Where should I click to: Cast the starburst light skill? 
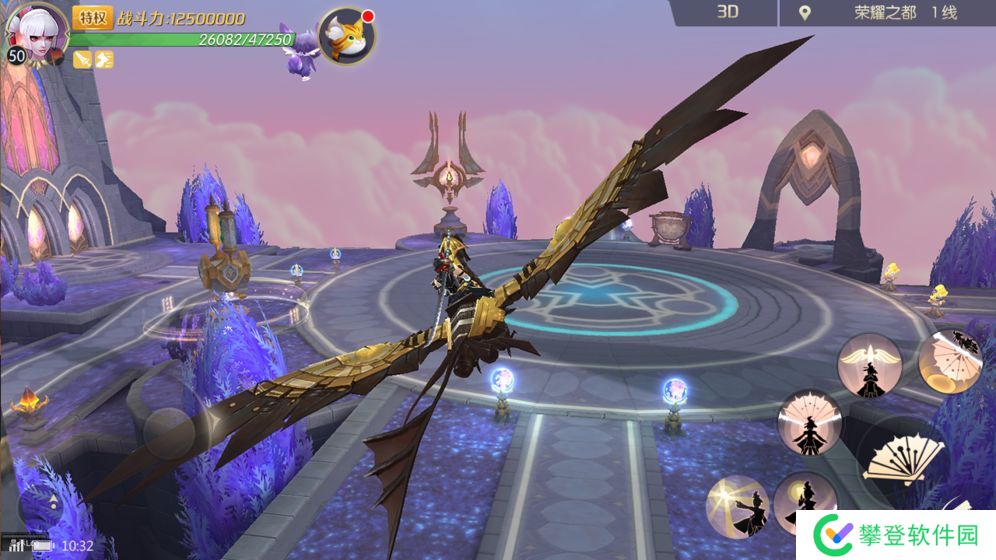tap(737, 506)
